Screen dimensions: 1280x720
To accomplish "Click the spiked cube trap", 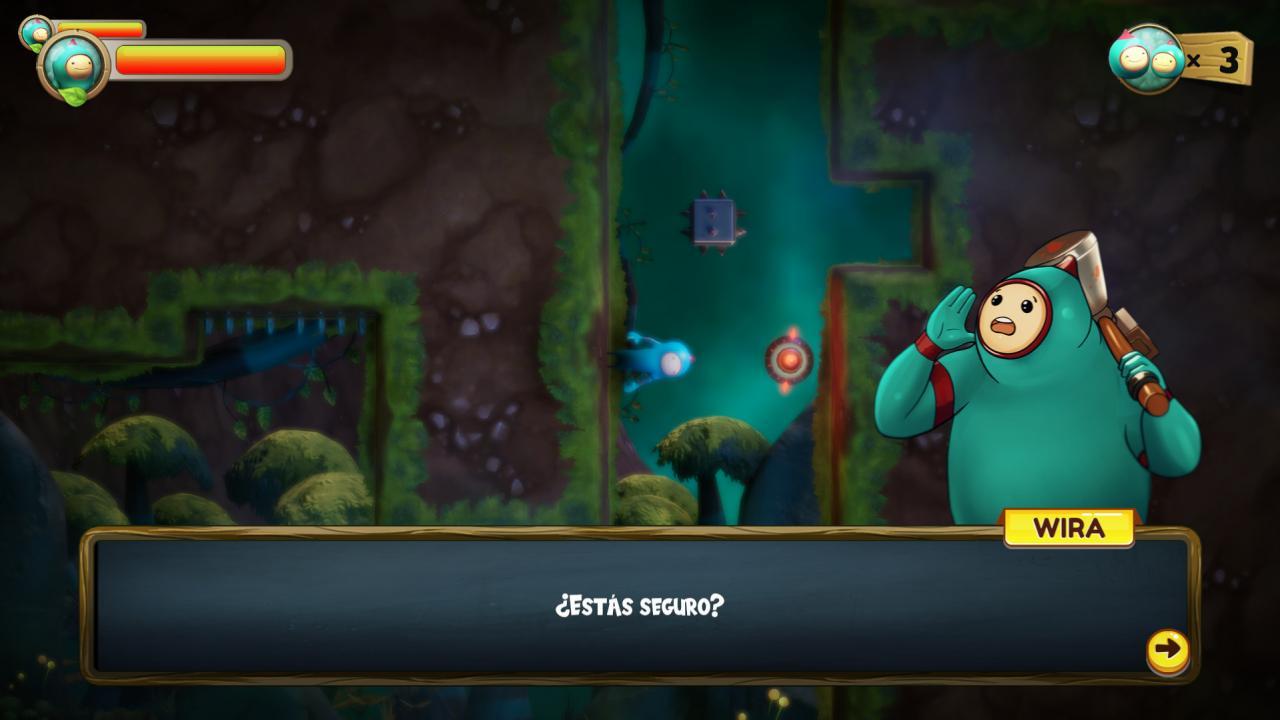I will click(x=712, y=222).
